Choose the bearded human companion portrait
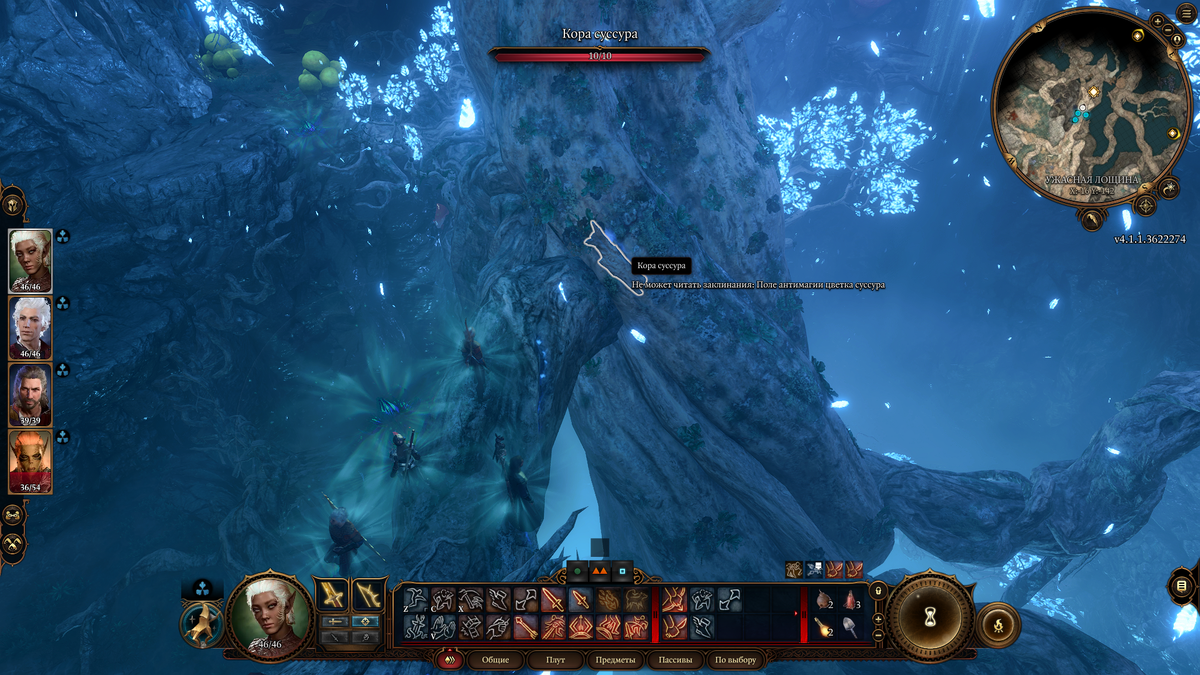 click(x=30, y=393)
